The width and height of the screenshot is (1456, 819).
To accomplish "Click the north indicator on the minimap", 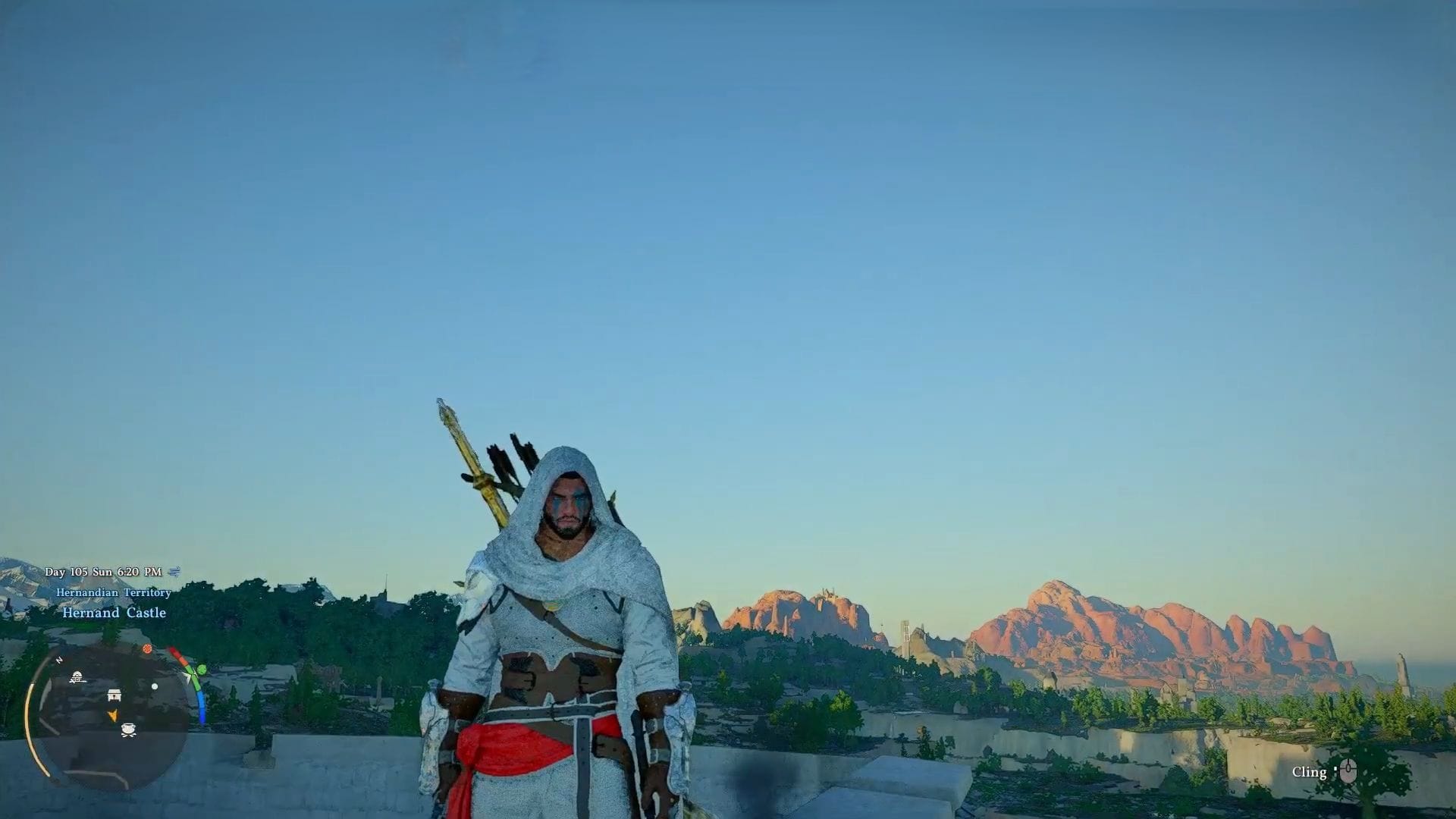I will (x=59, y=659).
